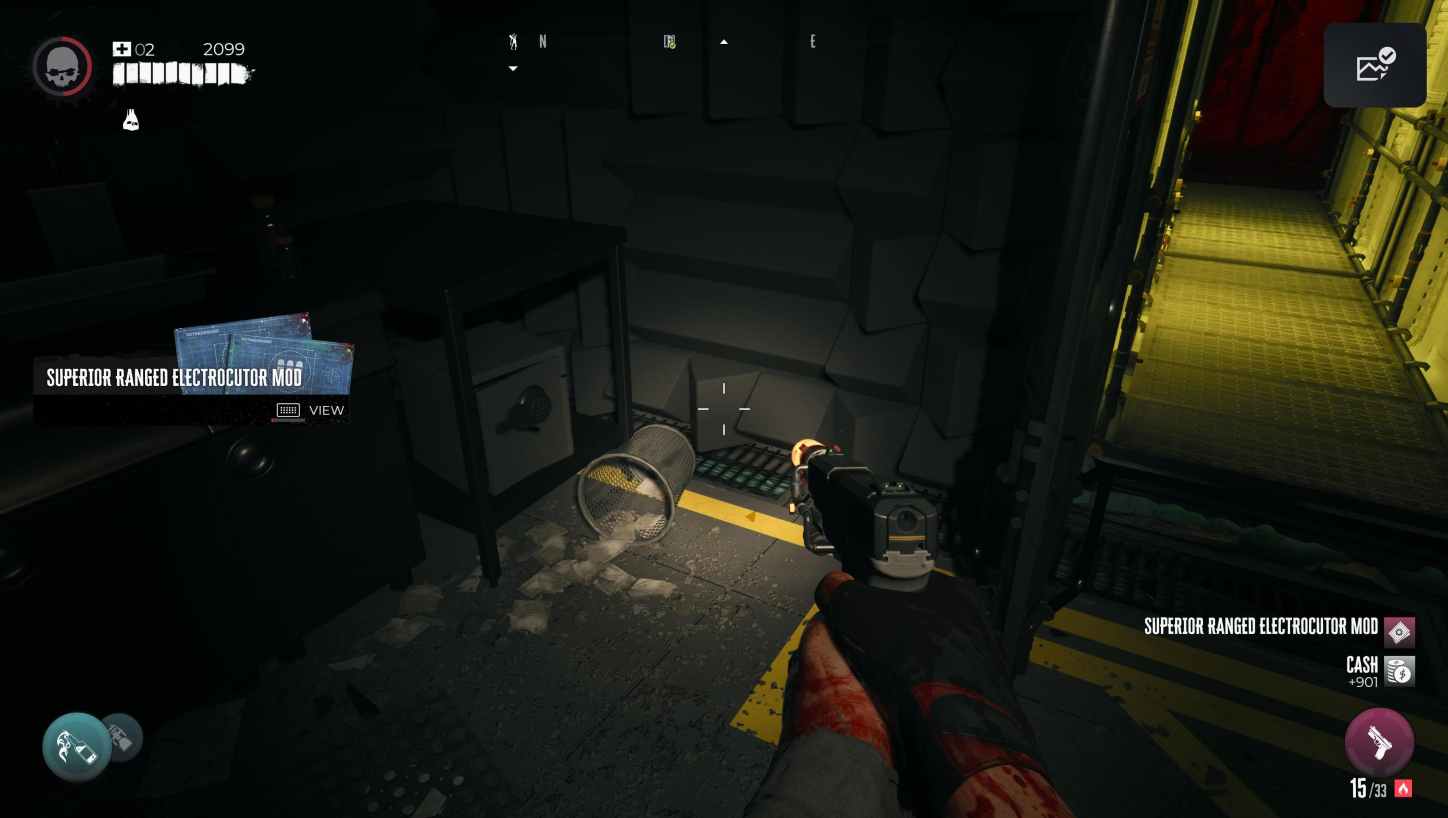Select the second curveball slot icon
This screenshot has width=1448, height=818.
(122, 737)
